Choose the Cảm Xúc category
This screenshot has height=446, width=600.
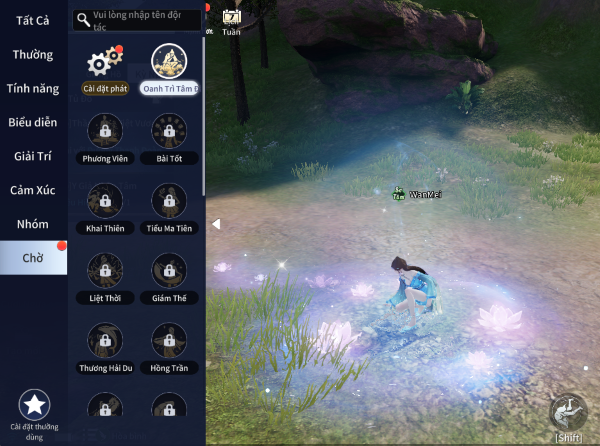[33, 190]
